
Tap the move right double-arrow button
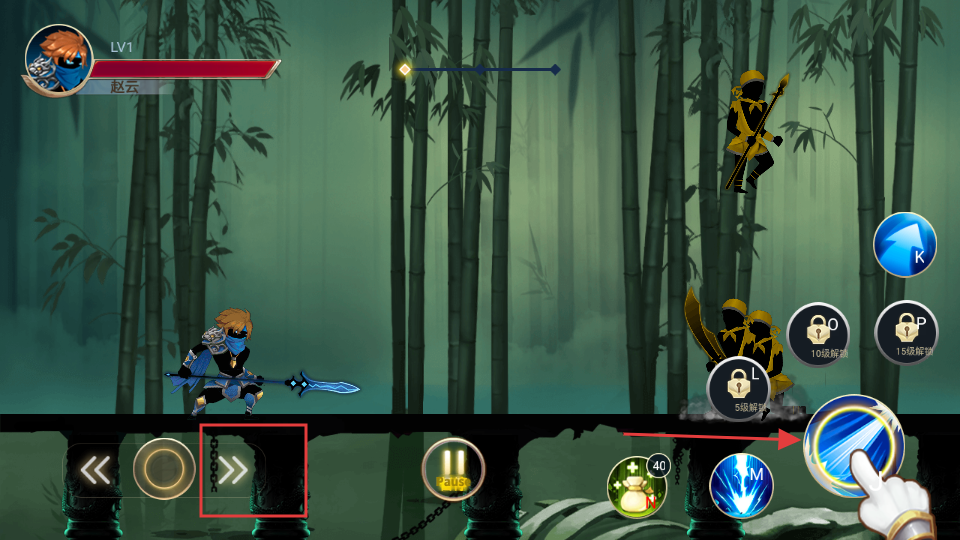pos(233,469)
